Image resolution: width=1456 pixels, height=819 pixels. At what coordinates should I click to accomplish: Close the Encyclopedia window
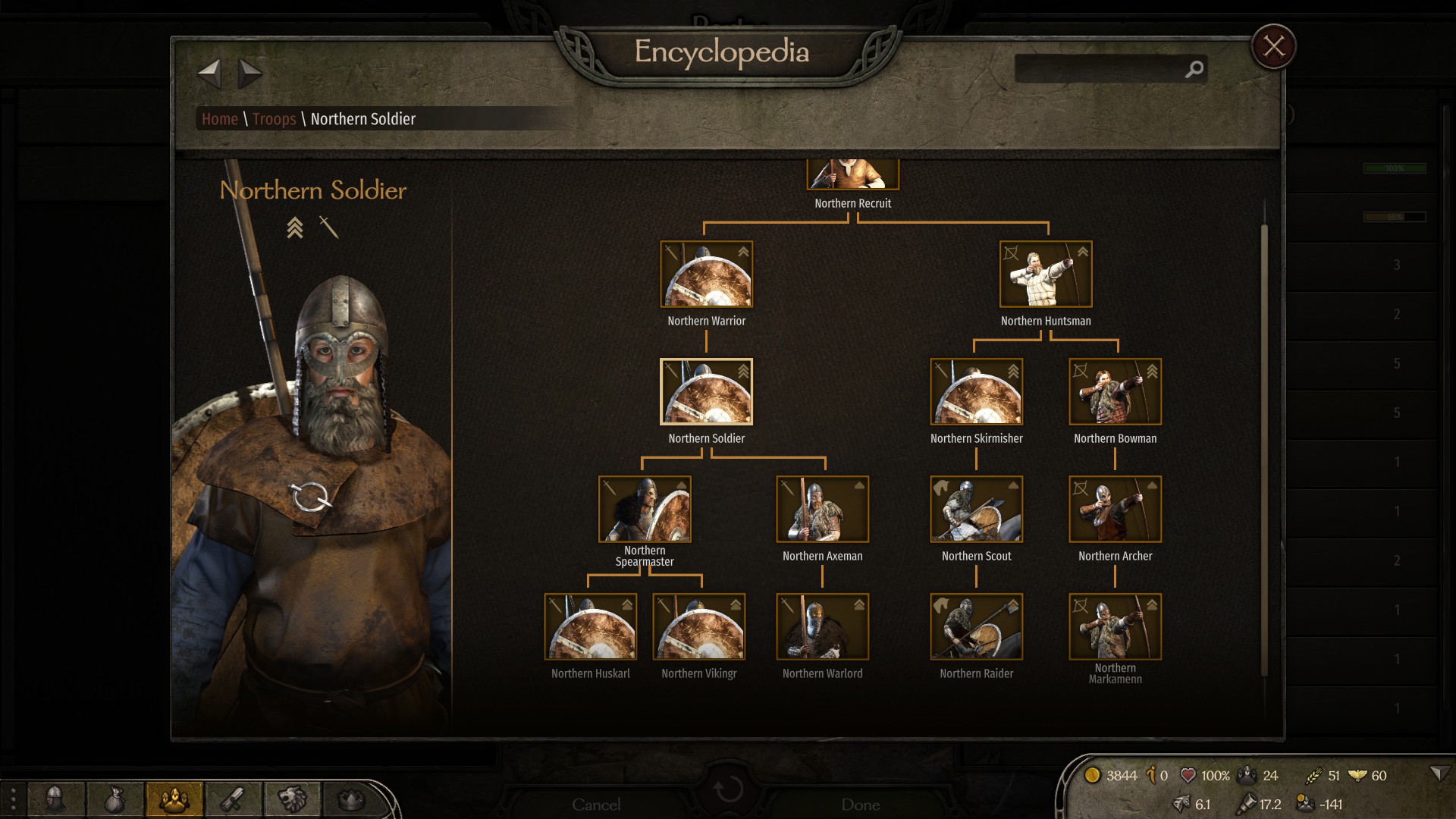tap(1273, 47)
